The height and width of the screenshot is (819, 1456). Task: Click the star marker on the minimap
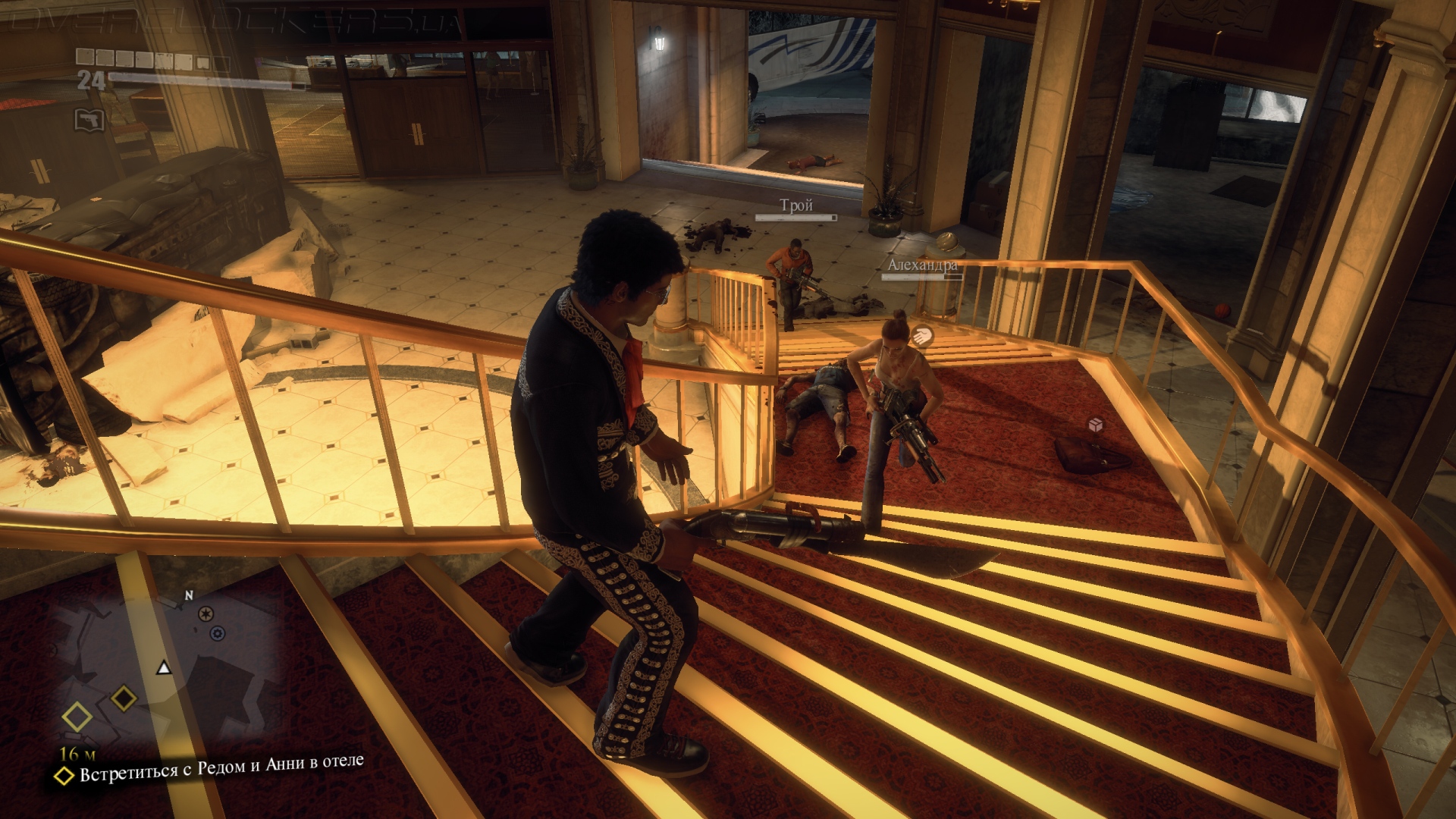tap(206, 613)
